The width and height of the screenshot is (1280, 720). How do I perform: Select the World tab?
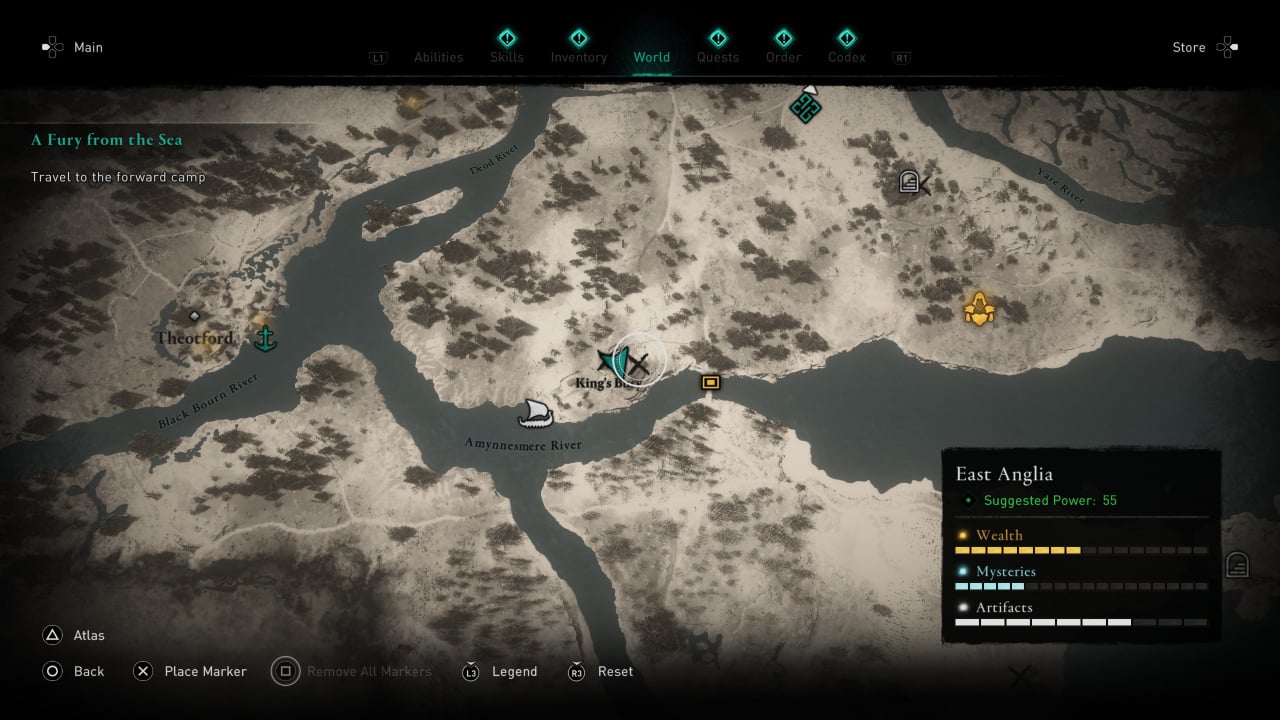tap(651, 57)
